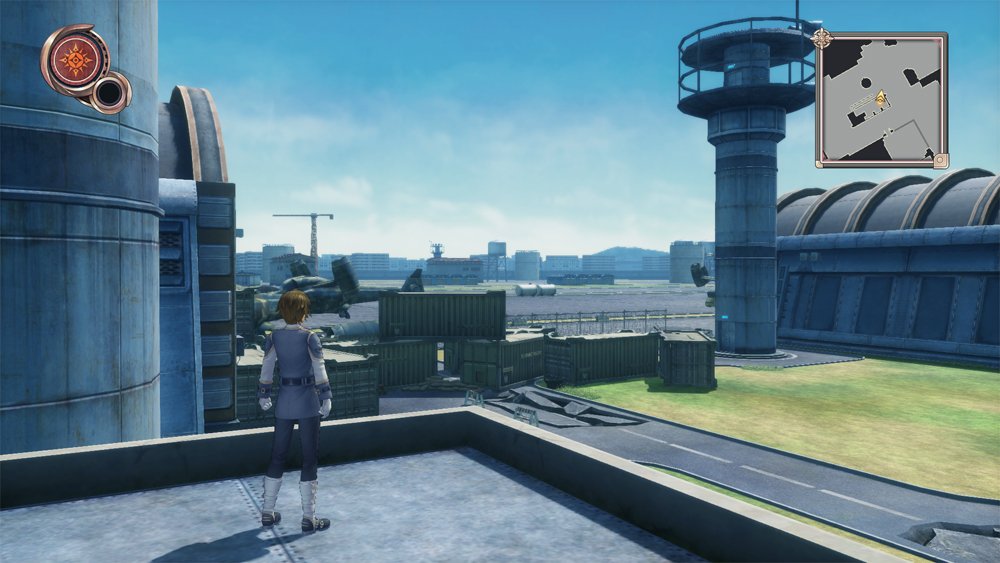Click the compass rose on minimap corner
The height and width of the screenshot is (563, 1000).
pyautogui.click(x=823, y=38)
